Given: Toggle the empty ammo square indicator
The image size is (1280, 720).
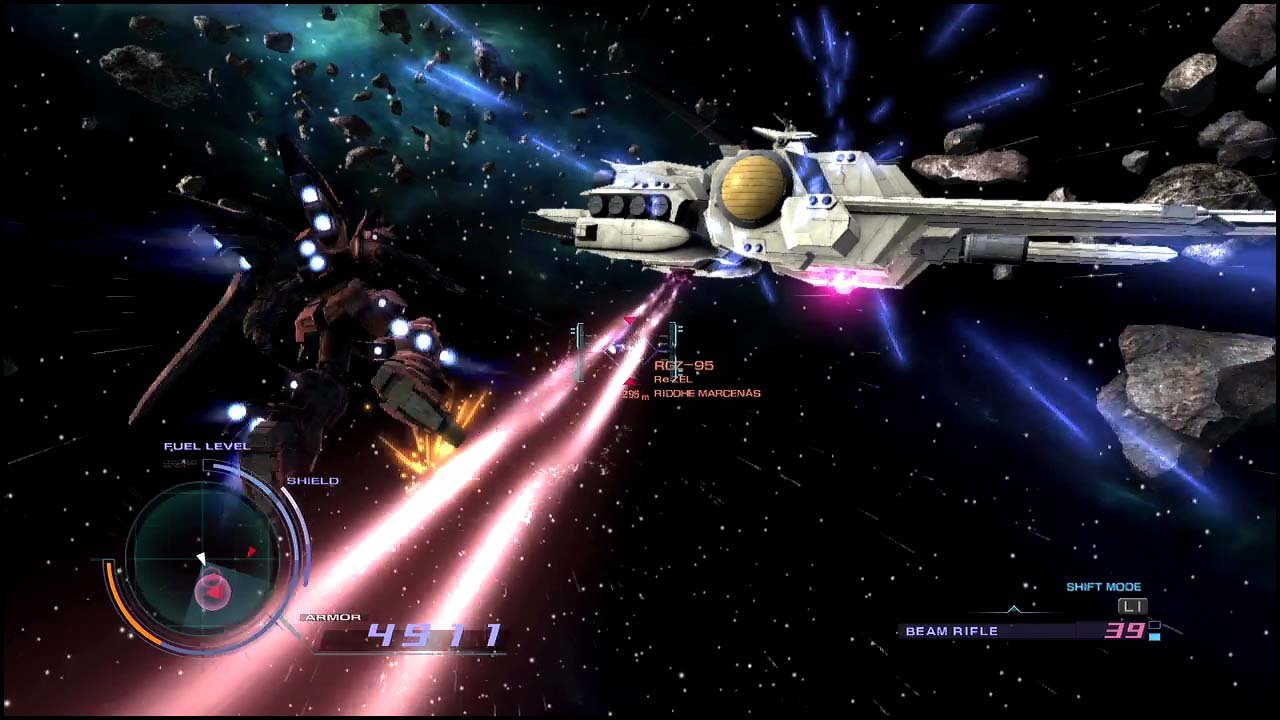Looking at the screenshot, I should tap(1155, 622).
